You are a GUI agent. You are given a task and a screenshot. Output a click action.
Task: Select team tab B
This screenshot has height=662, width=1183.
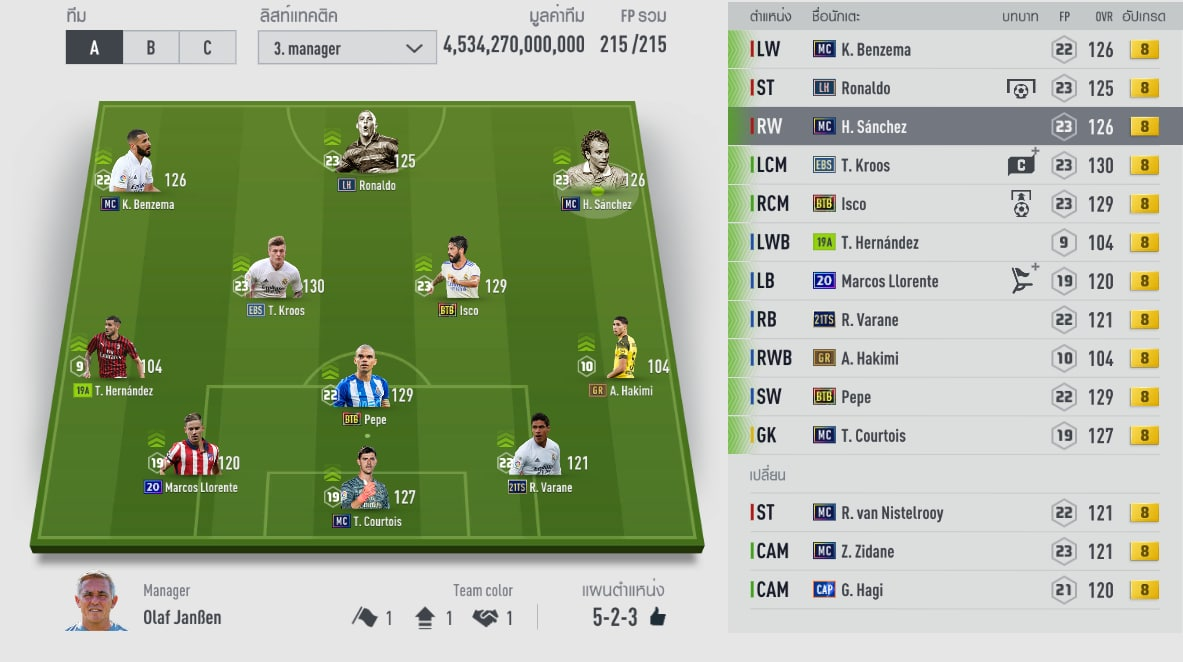(151, 47)
